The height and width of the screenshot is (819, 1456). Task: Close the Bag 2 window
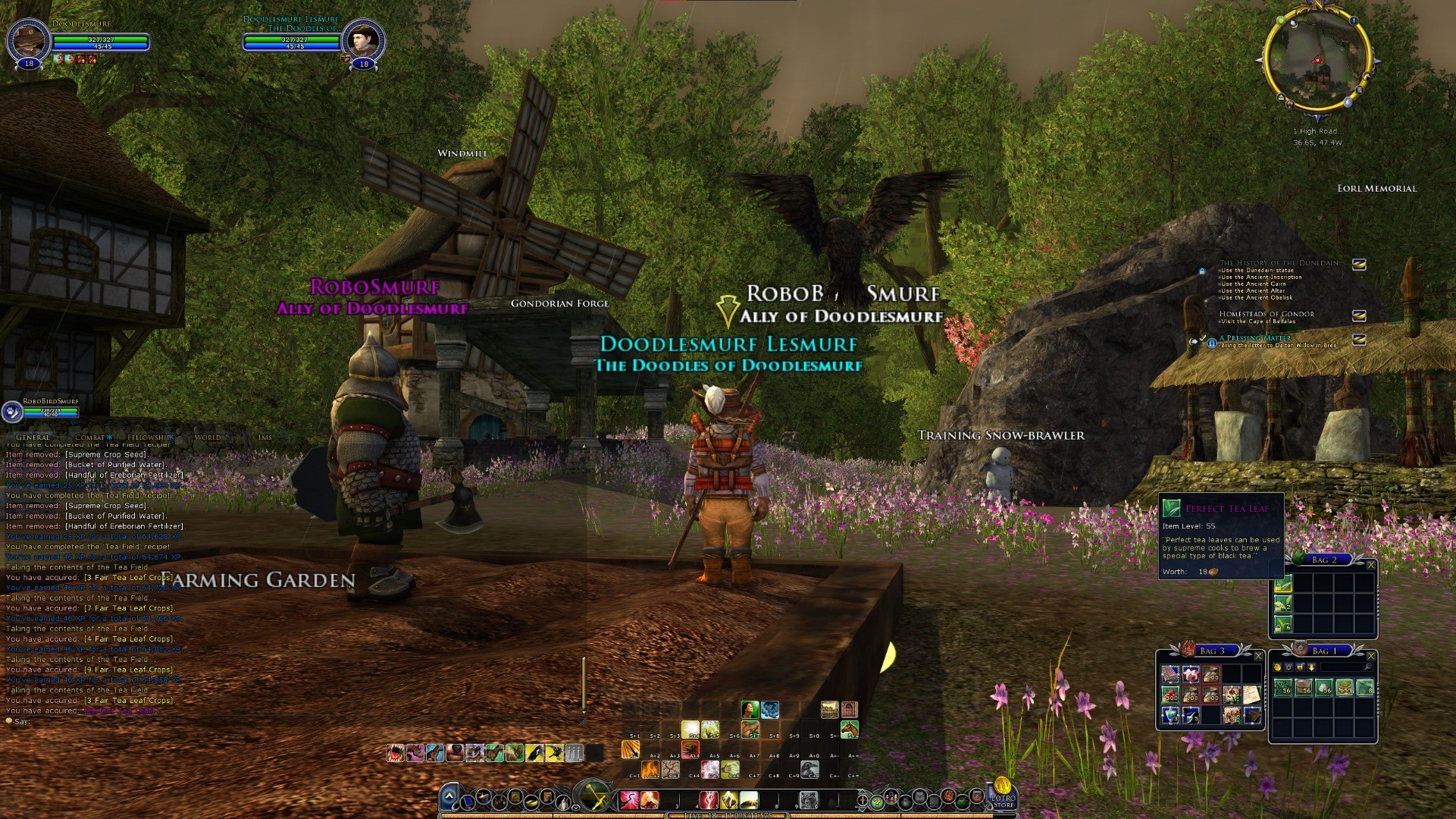[x=1370, y=565]
